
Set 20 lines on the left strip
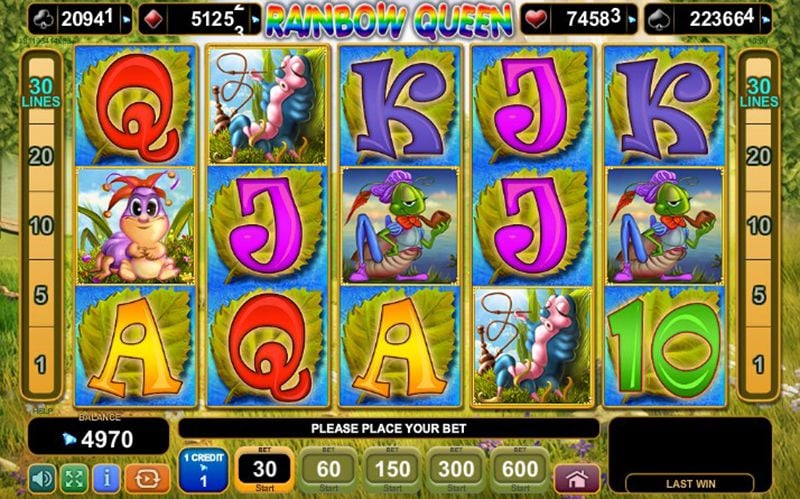(x=40, y=155)
